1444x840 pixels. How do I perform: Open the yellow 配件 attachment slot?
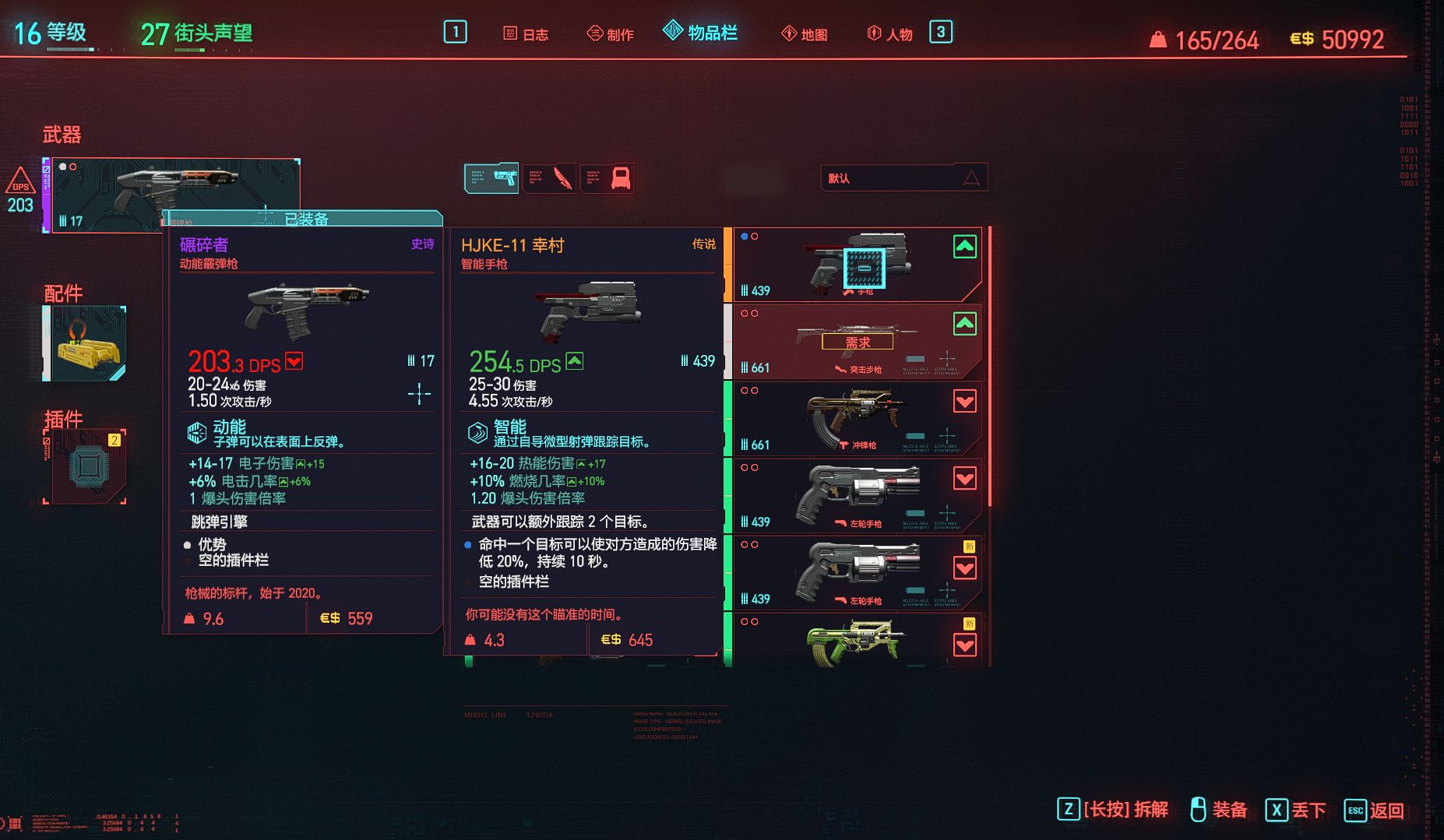pos(85,343)
